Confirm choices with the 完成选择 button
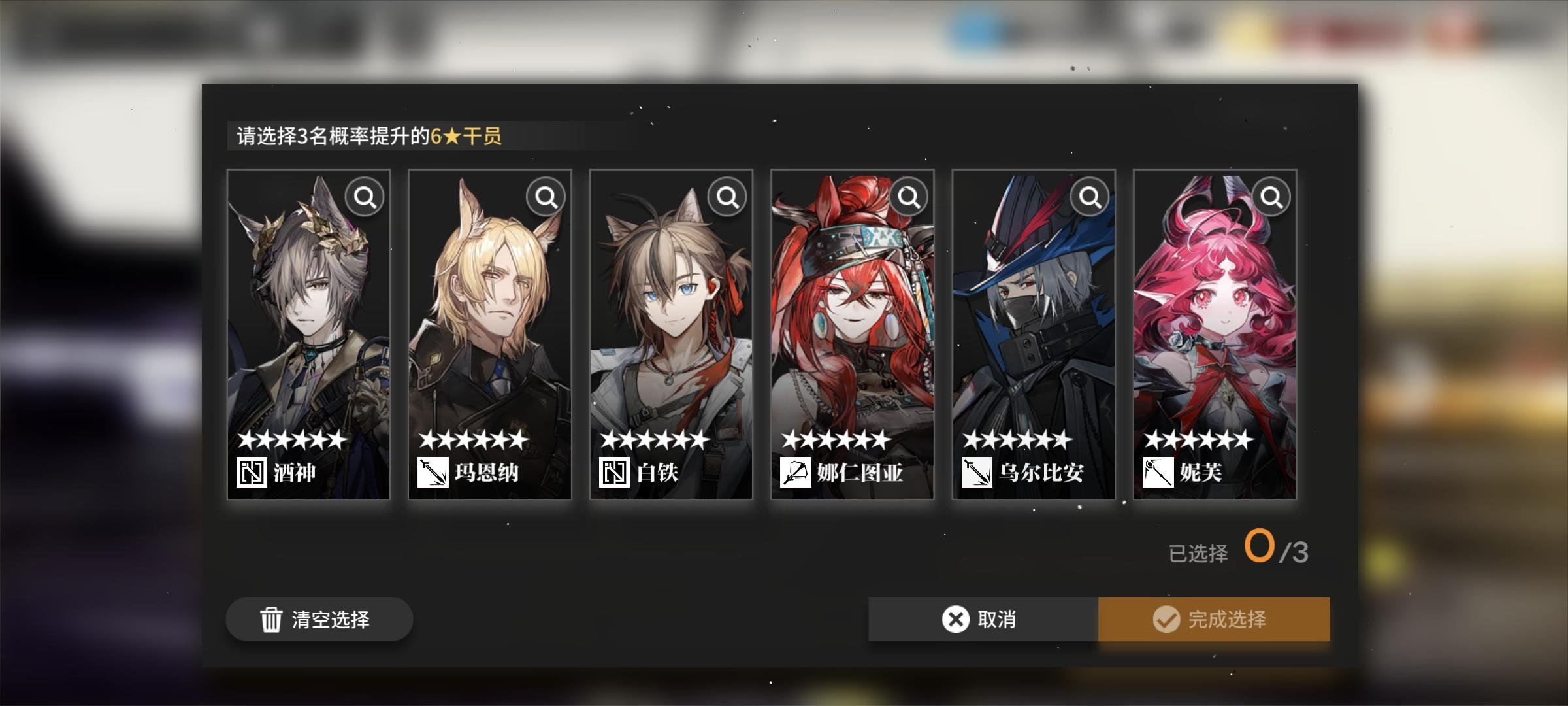 [x=1213, y=619]
